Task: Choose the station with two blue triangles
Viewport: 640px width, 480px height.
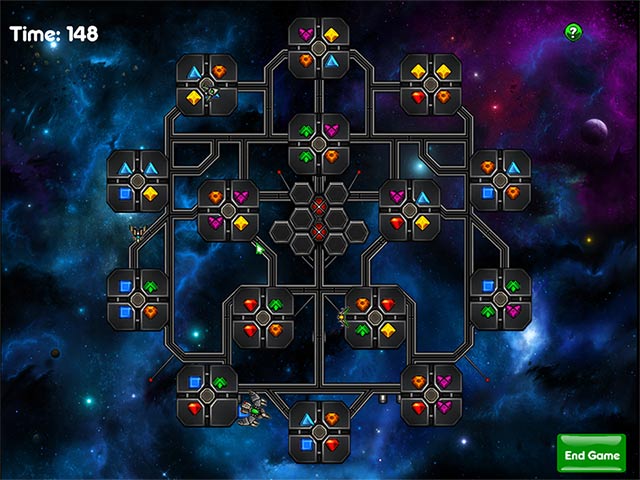Action: [x=138, y=180]
